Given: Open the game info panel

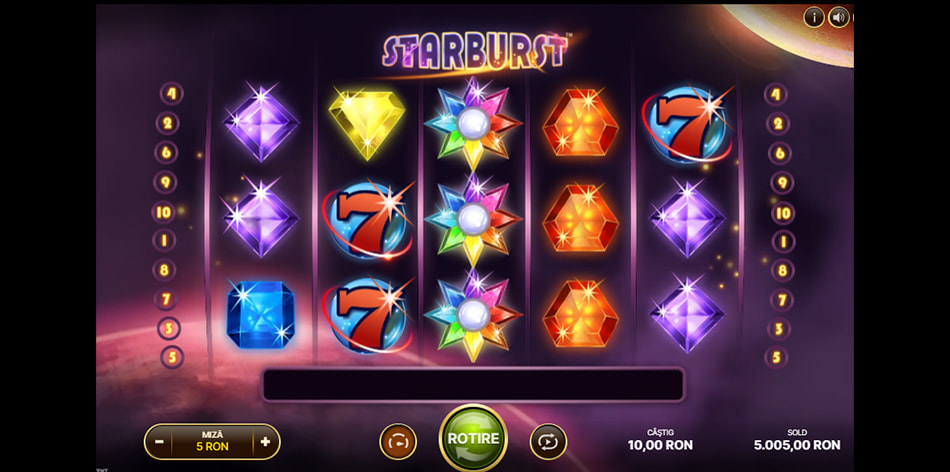Looking at the screenshot, I should (x=814, y=17).
